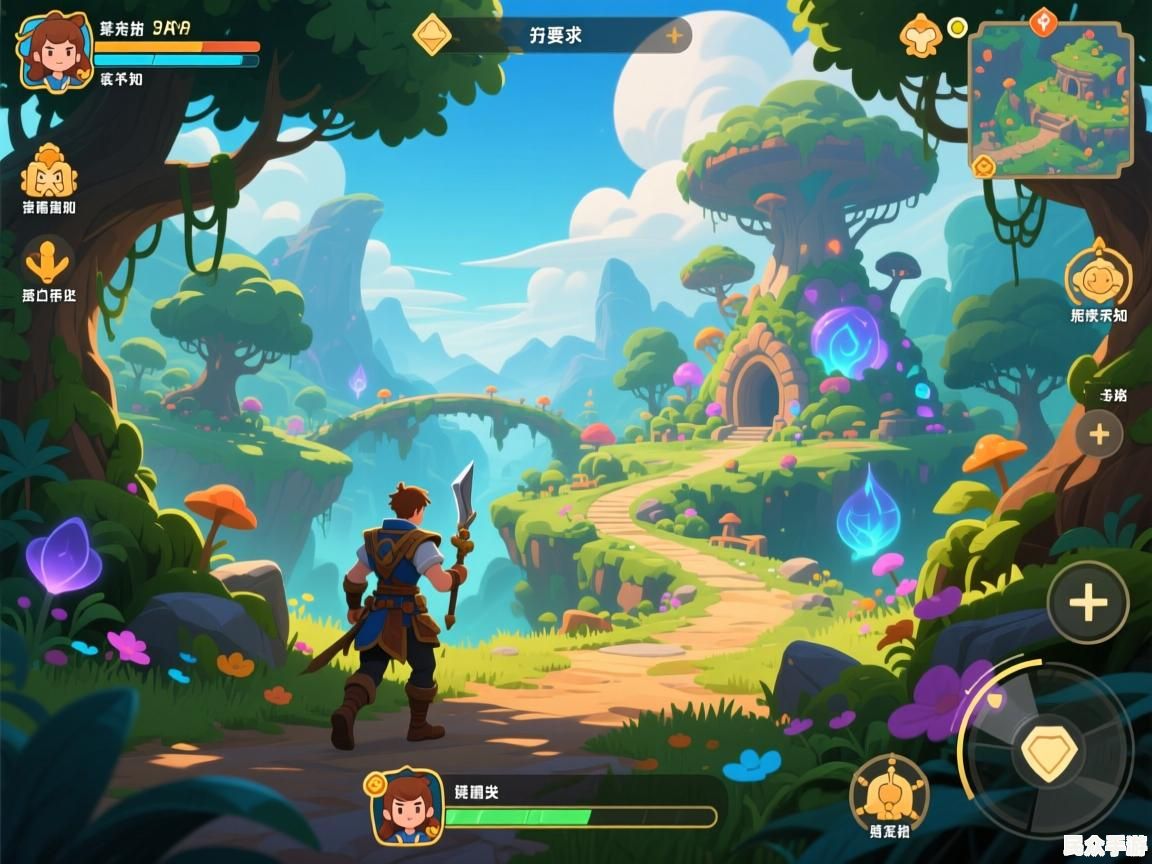Click the large round plus button above the shield wheel
This screenshot has height=864, width=1152.
pos(1088,602)
